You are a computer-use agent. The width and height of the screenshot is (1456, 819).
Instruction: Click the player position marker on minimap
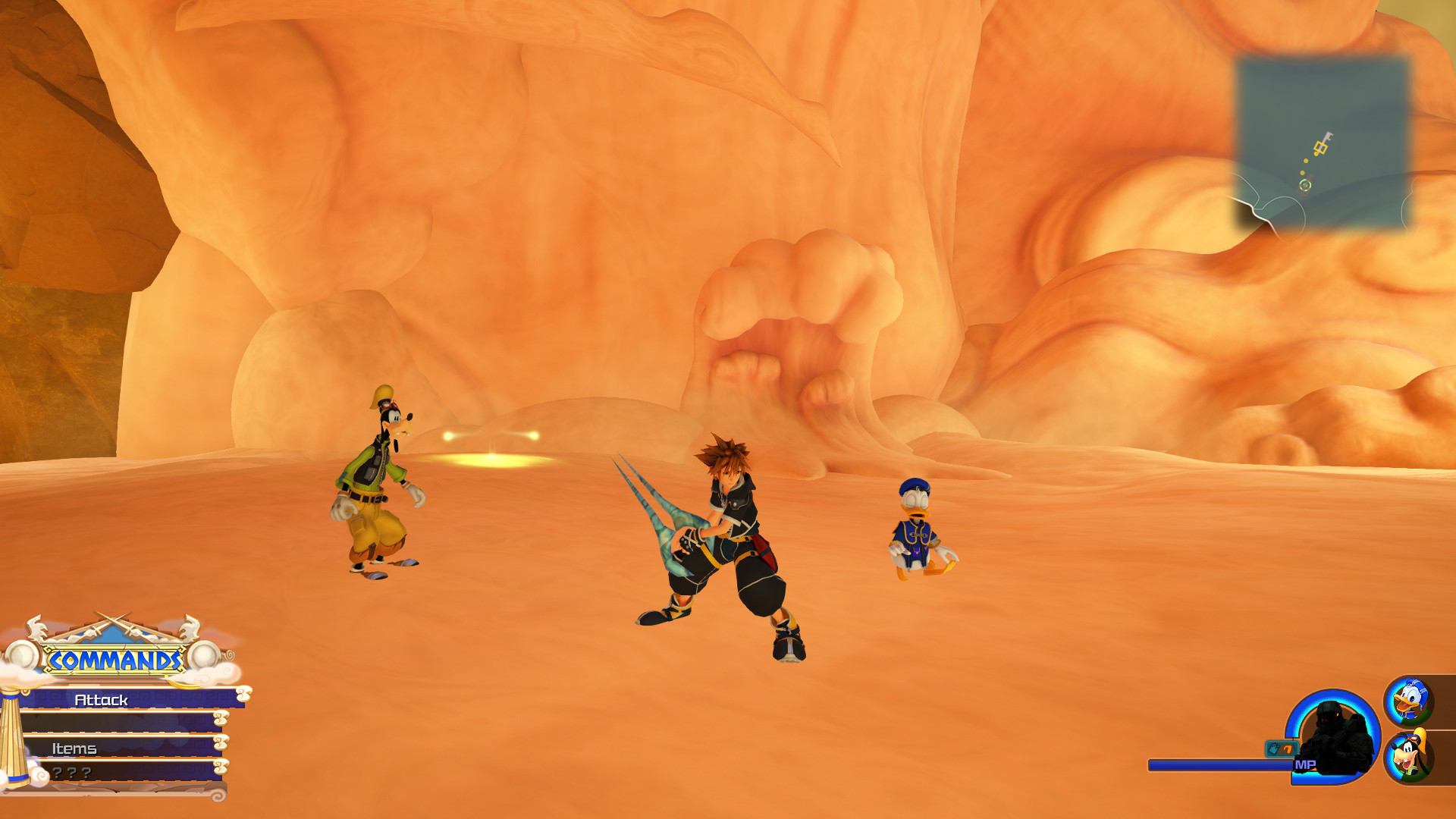tap(1306, 184)
